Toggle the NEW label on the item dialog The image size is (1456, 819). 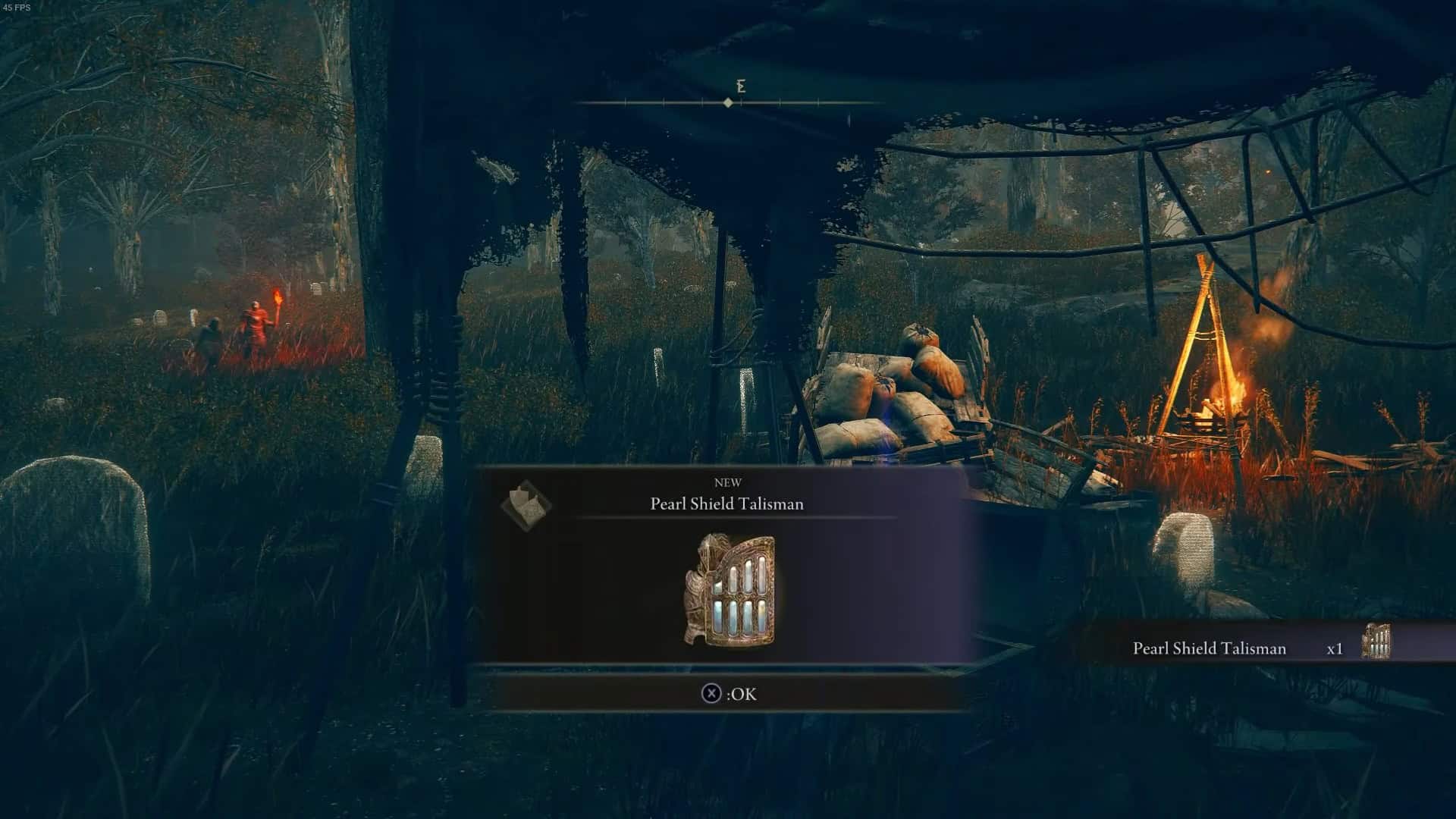coord(730,482)
